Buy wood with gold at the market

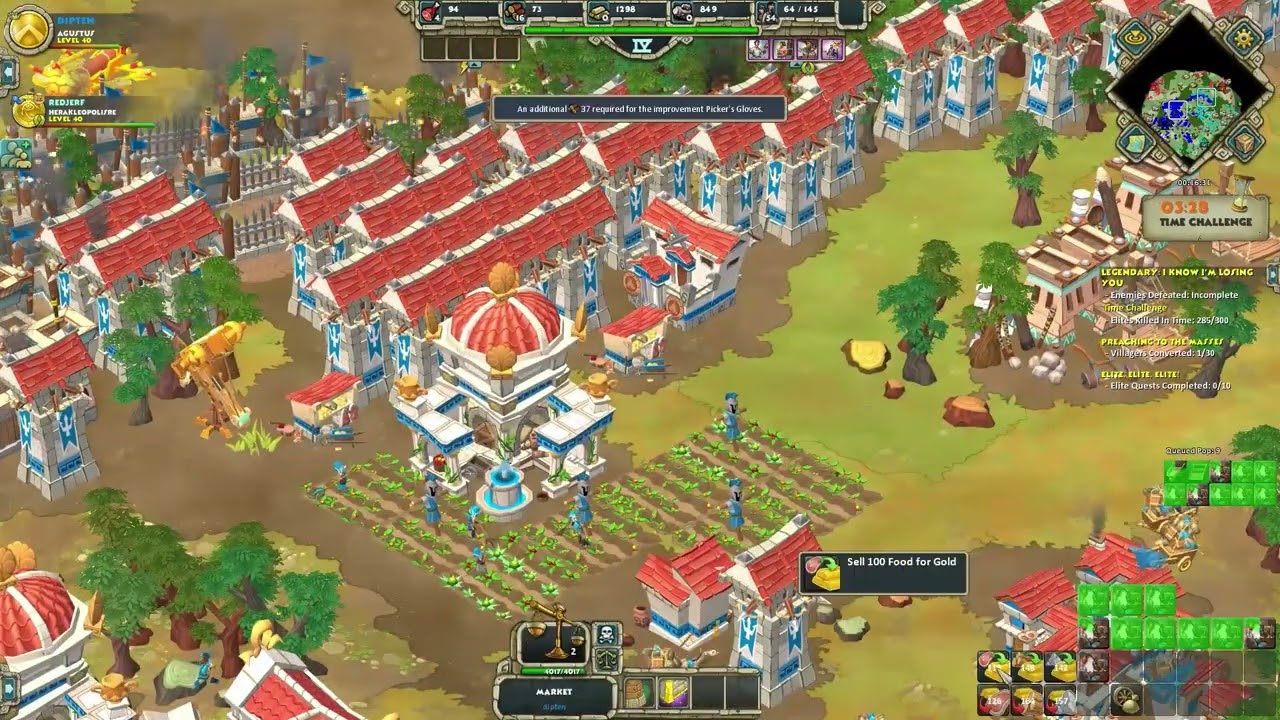pos(1027,699)
